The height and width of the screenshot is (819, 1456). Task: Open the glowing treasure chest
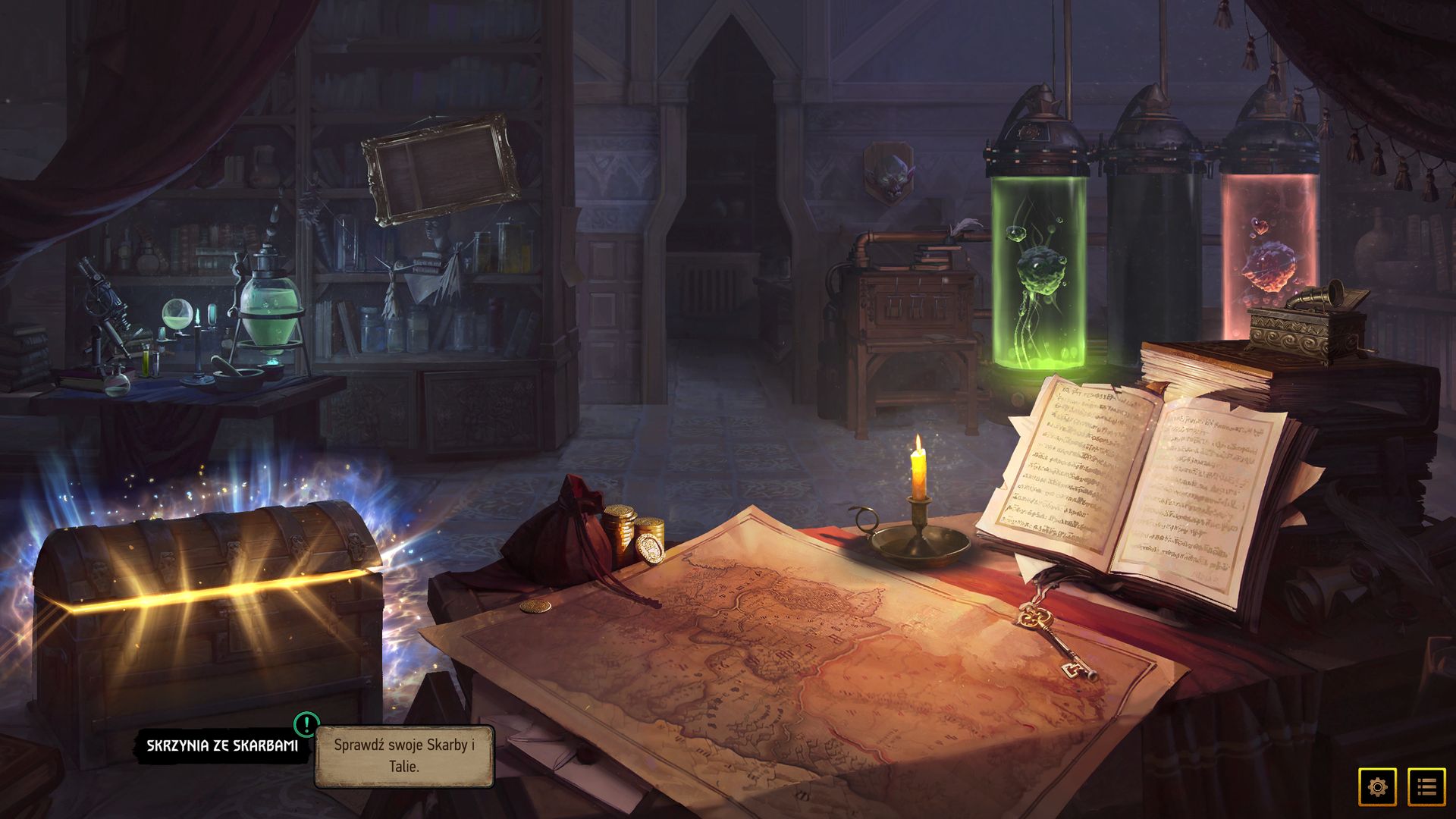click(x=209, y=607)
